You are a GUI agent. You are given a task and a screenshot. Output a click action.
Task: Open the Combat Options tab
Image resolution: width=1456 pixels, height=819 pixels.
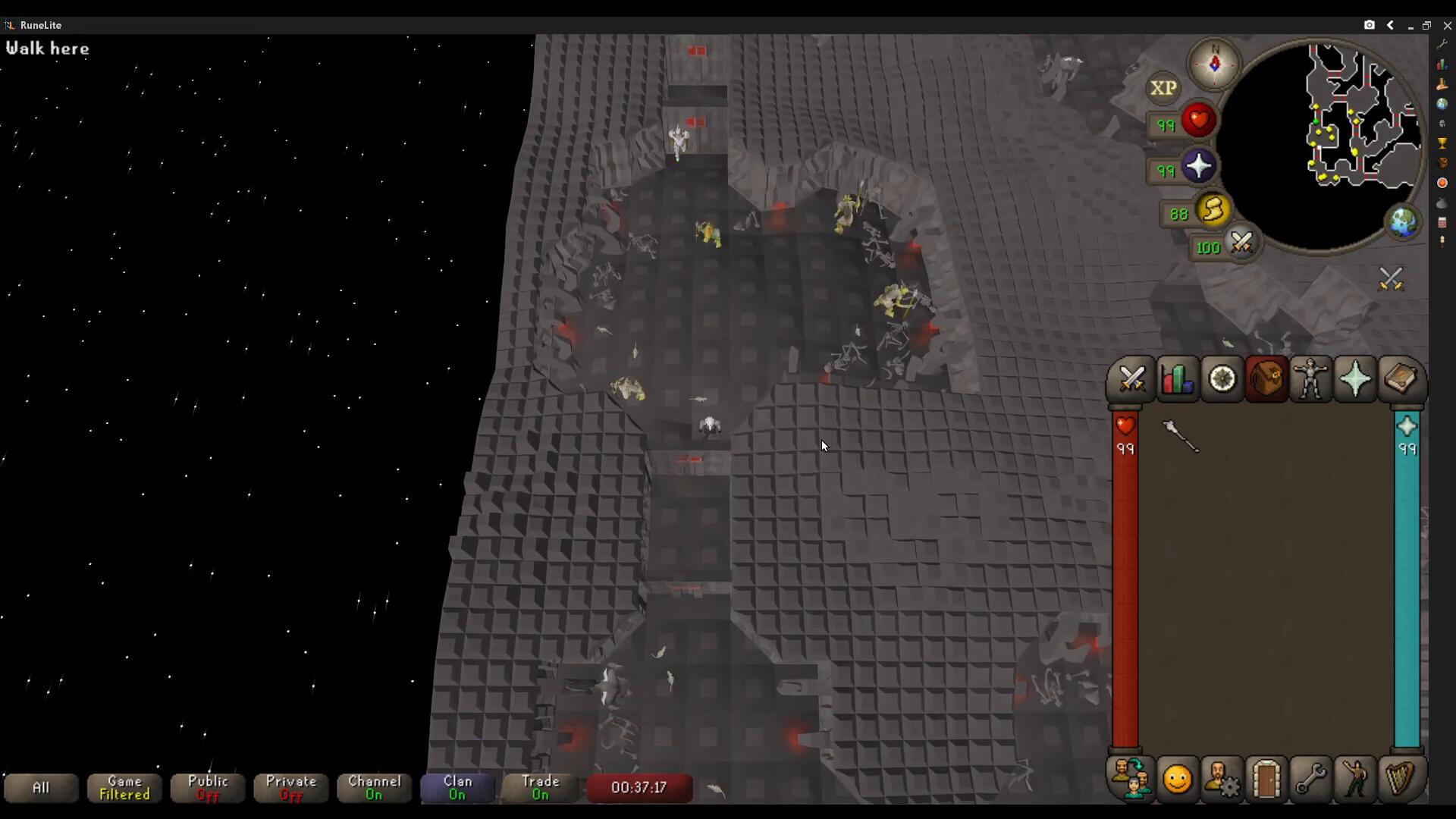1131,378
